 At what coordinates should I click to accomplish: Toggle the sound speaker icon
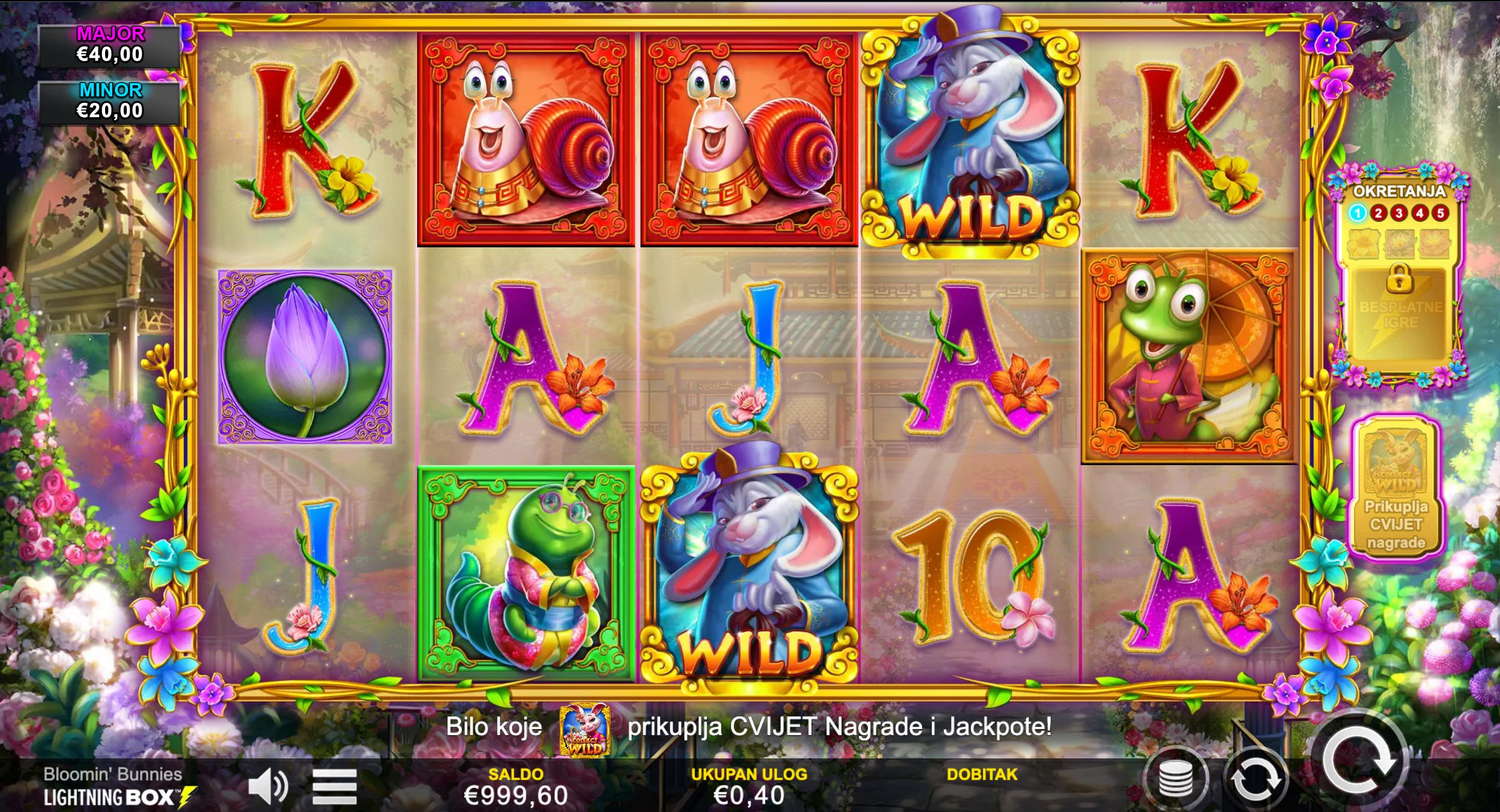[x=267, y=786]
